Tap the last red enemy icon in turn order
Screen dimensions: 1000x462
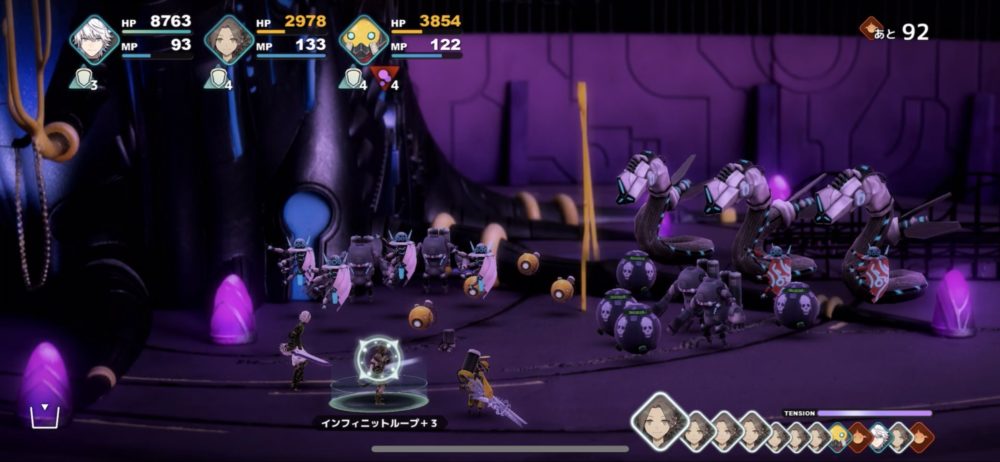[920, 435]
